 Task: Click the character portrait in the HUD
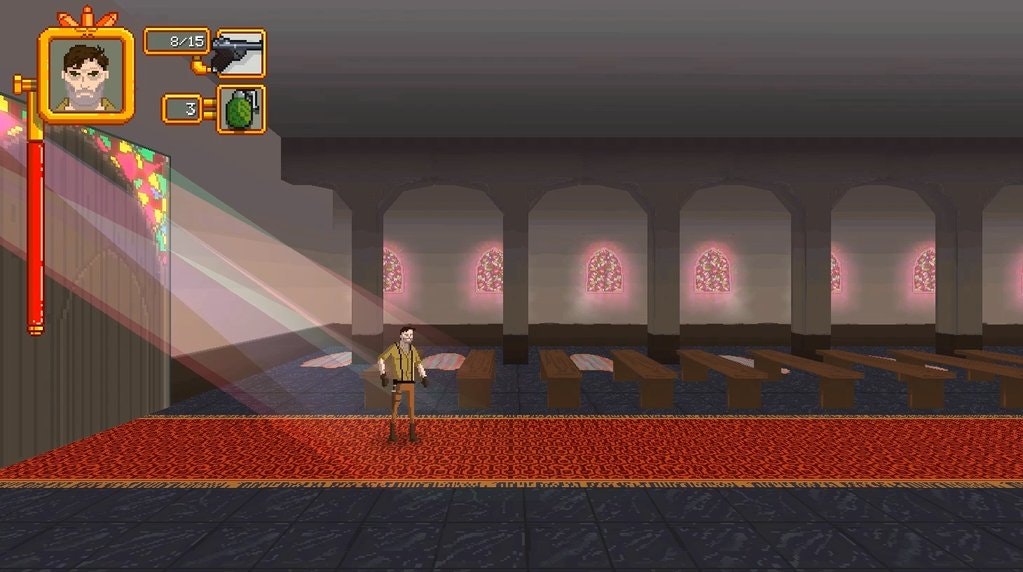tap(86, 75)
